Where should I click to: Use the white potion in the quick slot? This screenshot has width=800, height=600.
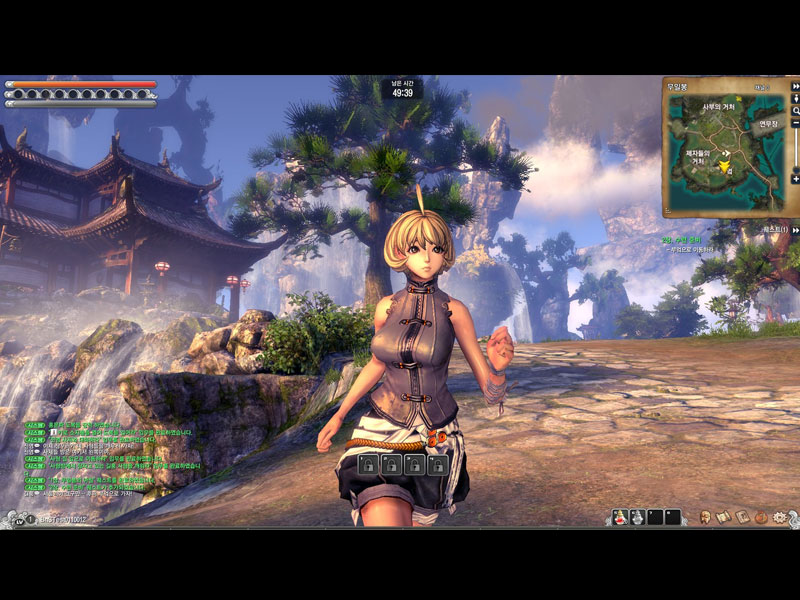[x=636, y=517]
